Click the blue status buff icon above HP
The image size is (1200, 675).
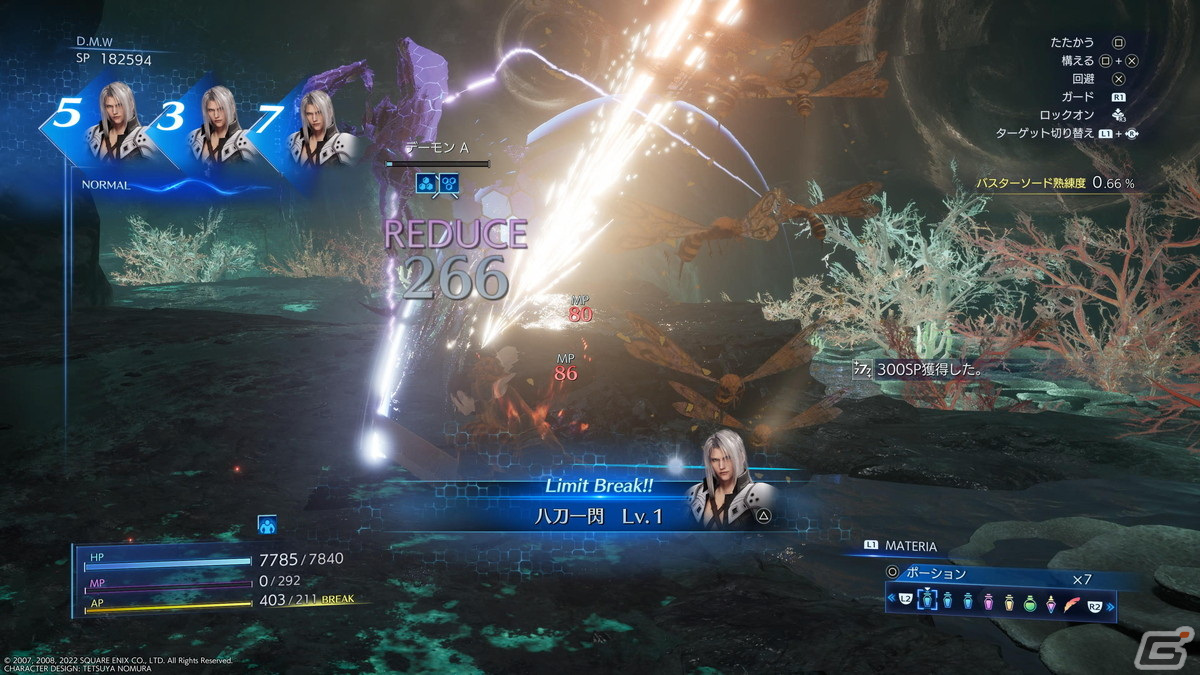(267, 525)
